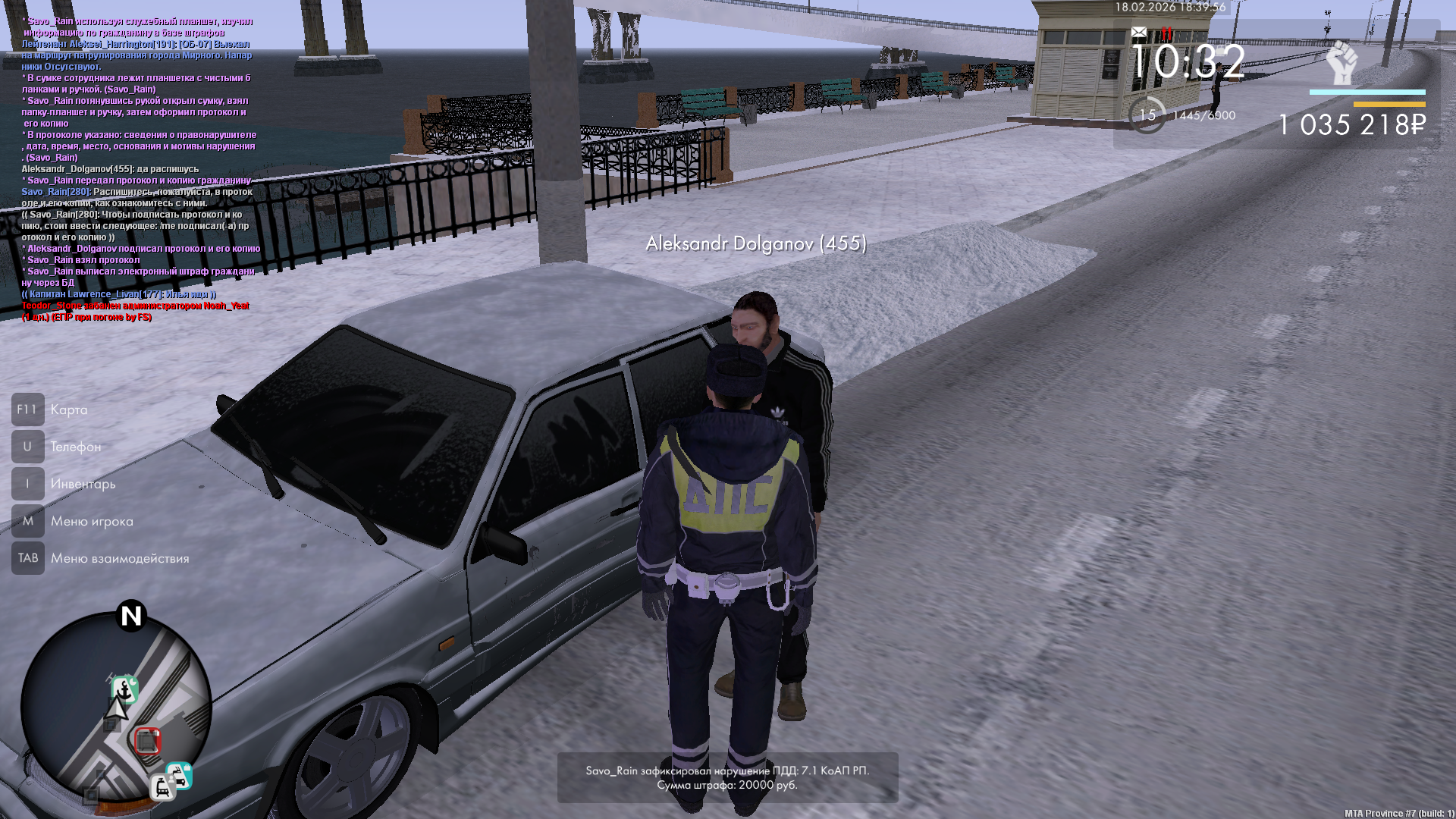1456x819 pixels.
Task: Select the Aleksandr Dolganov (455) player nametag
Action: [x=755, y=243]
